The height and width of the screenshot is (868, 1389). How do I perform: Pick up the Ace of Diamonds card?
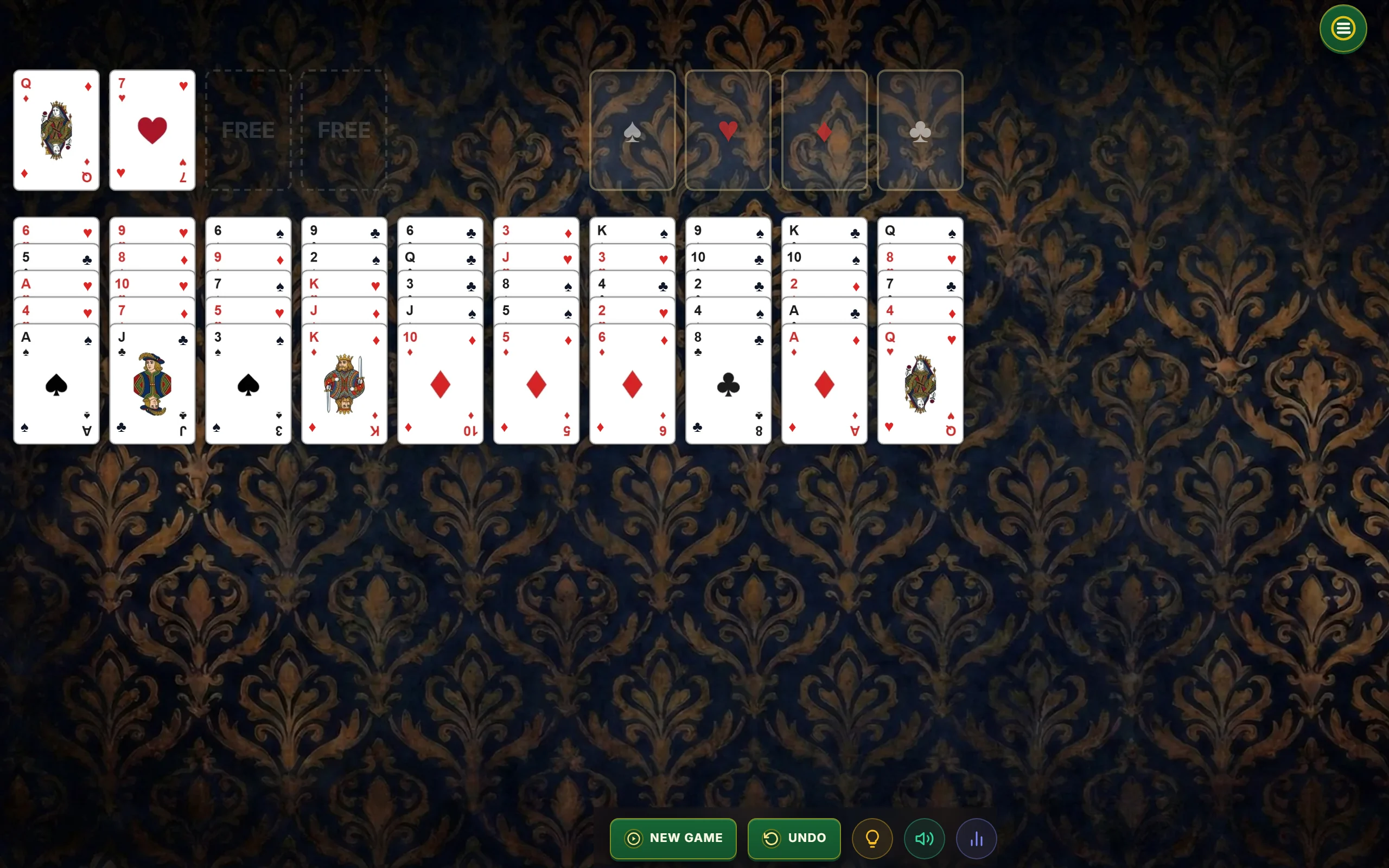(x=823, y=385)
